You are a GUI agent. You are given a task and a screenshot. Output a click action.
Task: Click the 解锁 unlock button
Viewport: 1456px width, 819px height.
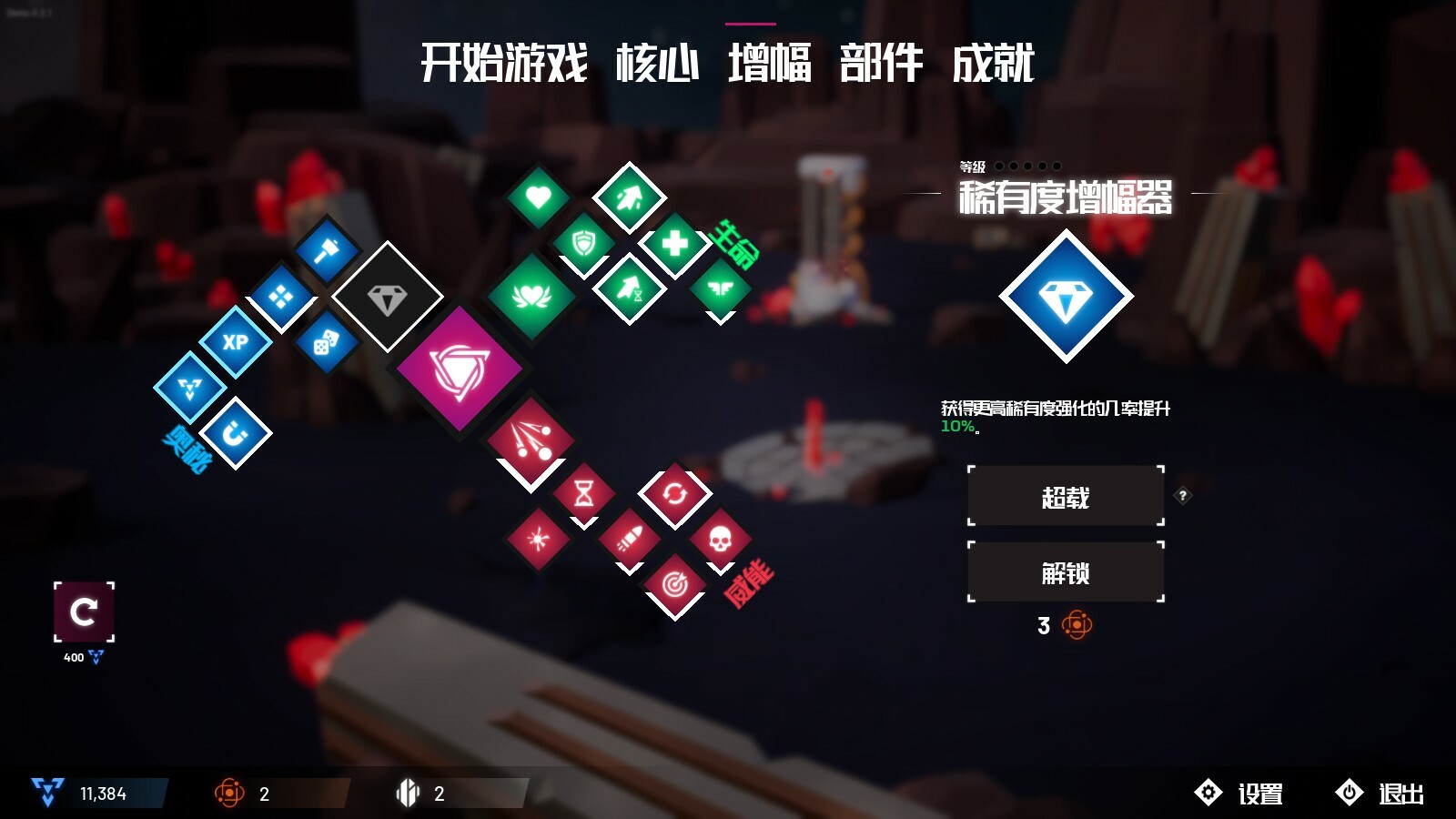[1063, 572]
